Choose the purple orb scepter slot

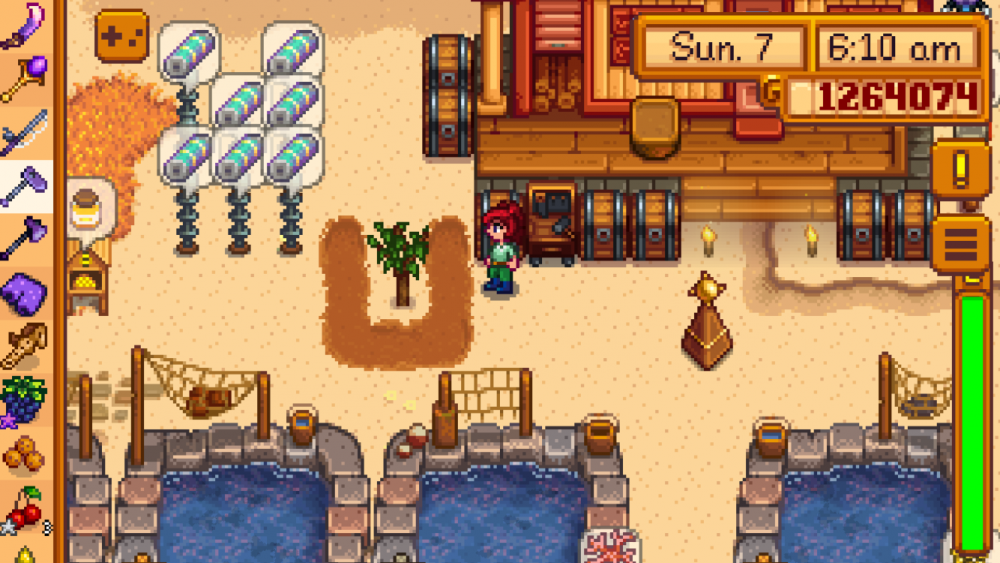point(25,80)
